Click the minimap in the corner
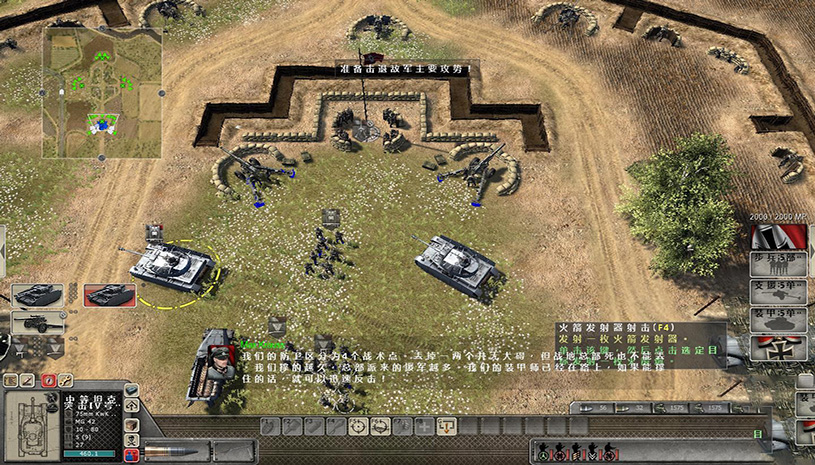 [x=102, y=92]
